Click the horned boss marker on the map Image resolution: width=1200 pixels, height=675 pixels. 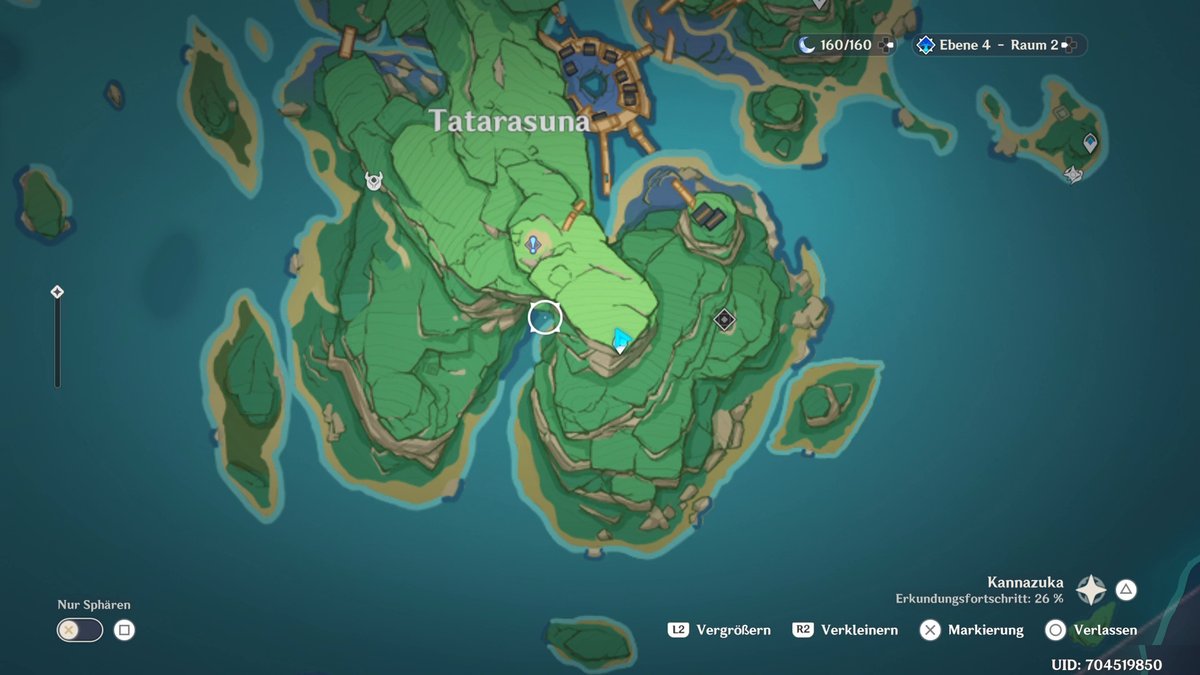pyautogui.click(x=374, y=181)
